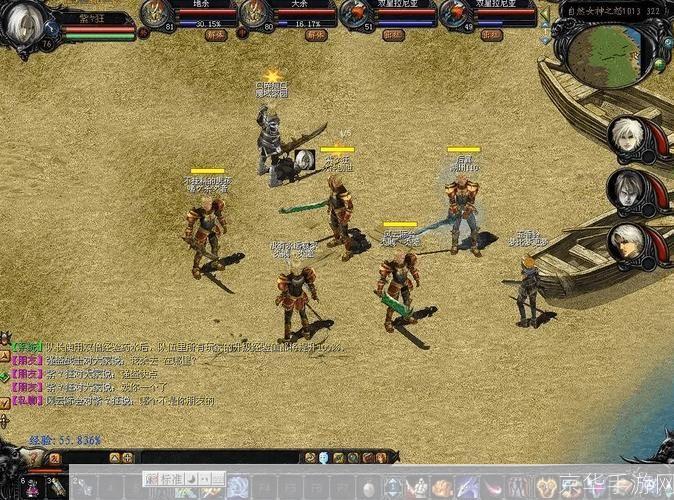Click the chat input bar
The image size is (674, 500).
coord(220,457)
